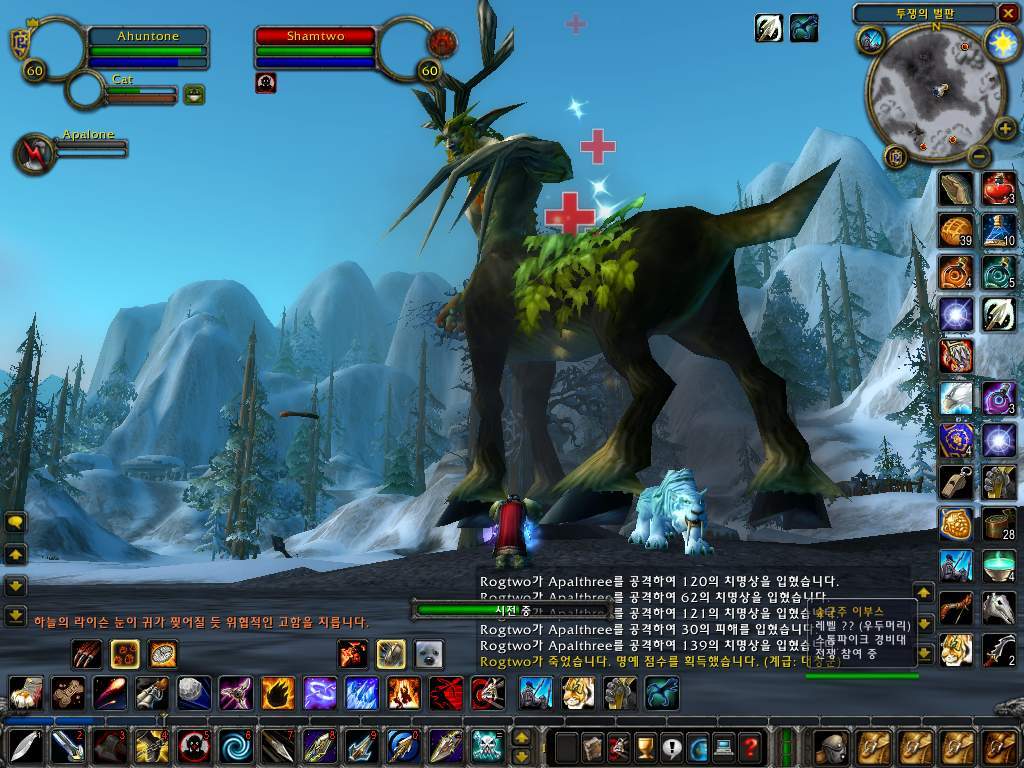Close the minimap with the red X
Screen dimensions: 1024x768
[x=1007, y=13]
